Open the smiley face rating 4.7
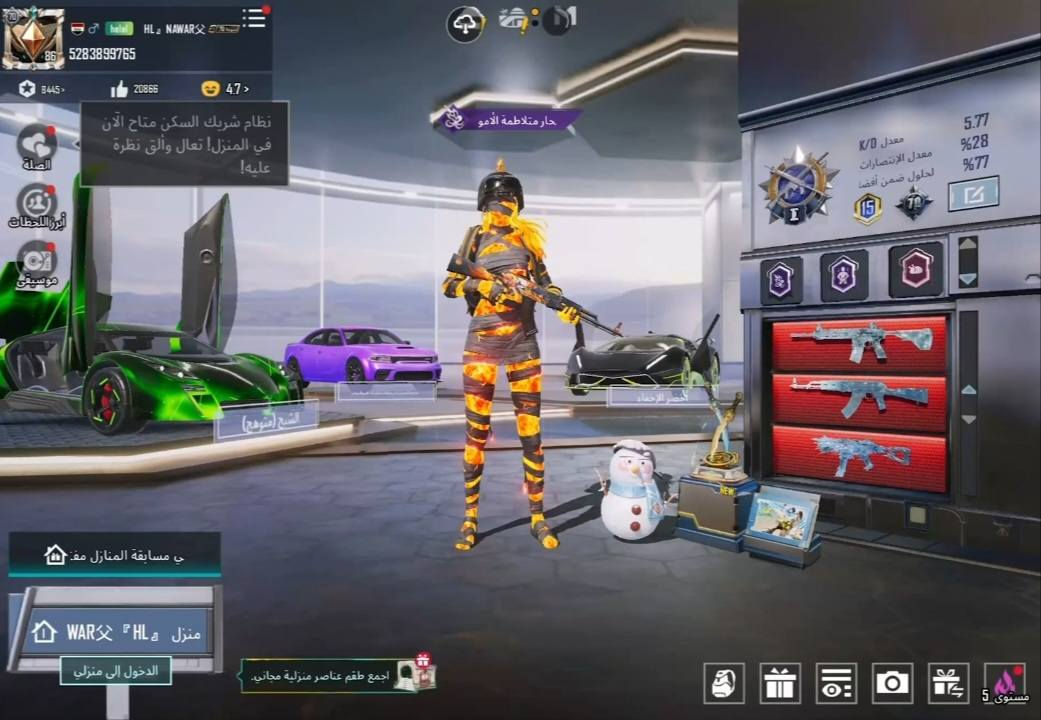Screen dimensions: 1041x720 point(225,89)
